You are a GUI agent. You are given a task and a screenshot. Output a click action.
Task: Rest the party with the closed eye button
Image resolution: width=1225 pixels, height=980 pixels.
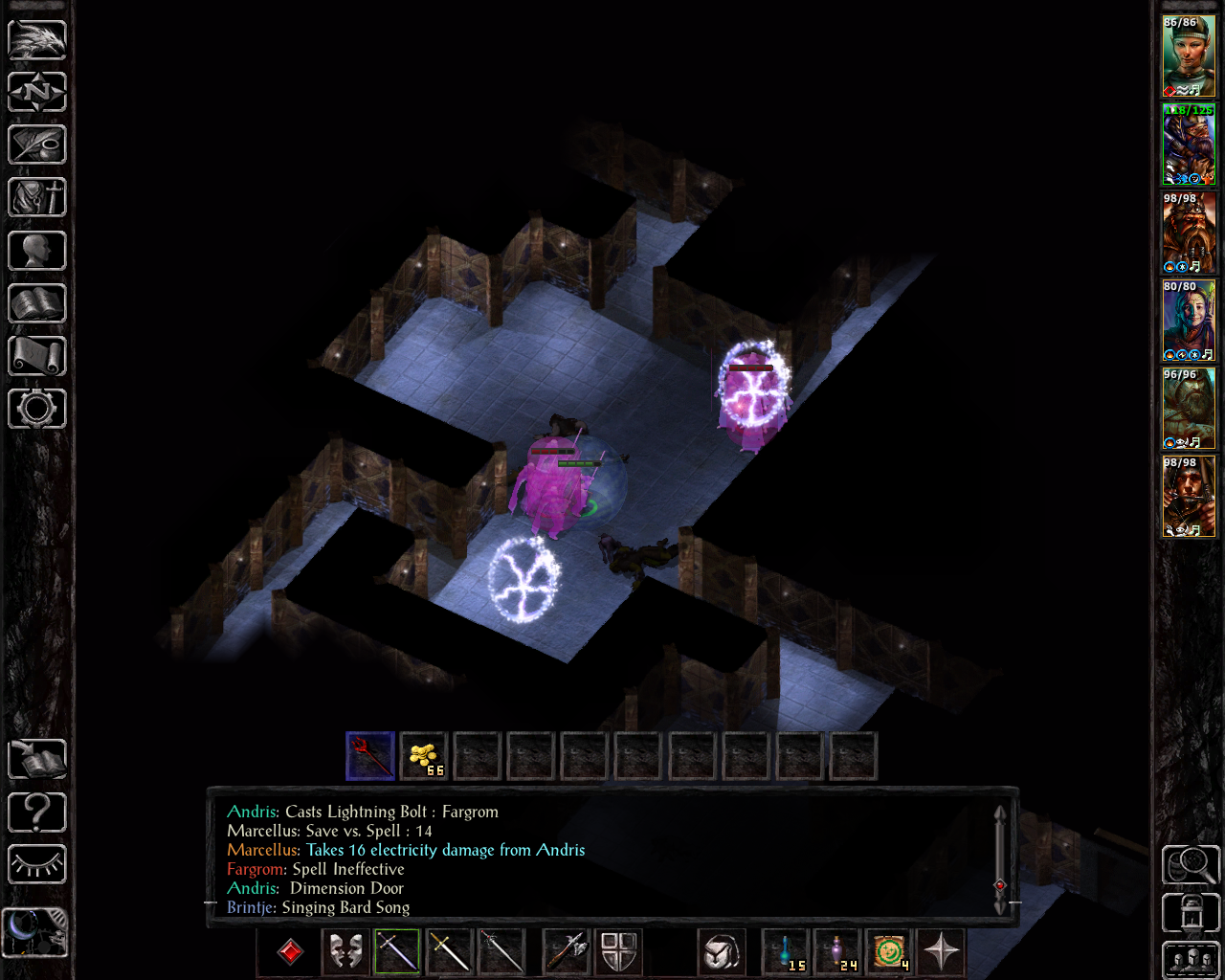click(37, 864)
